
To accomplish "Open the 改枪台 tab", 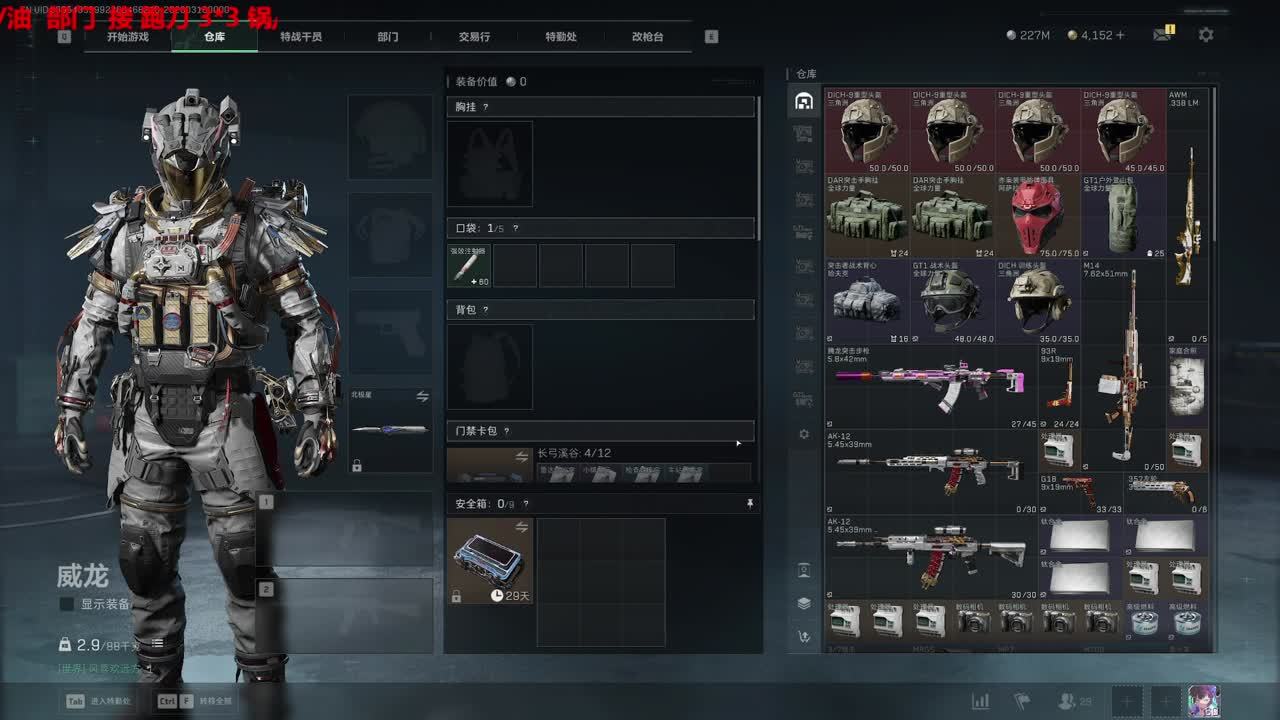I will pyautogui.click(x=647, y=37).
